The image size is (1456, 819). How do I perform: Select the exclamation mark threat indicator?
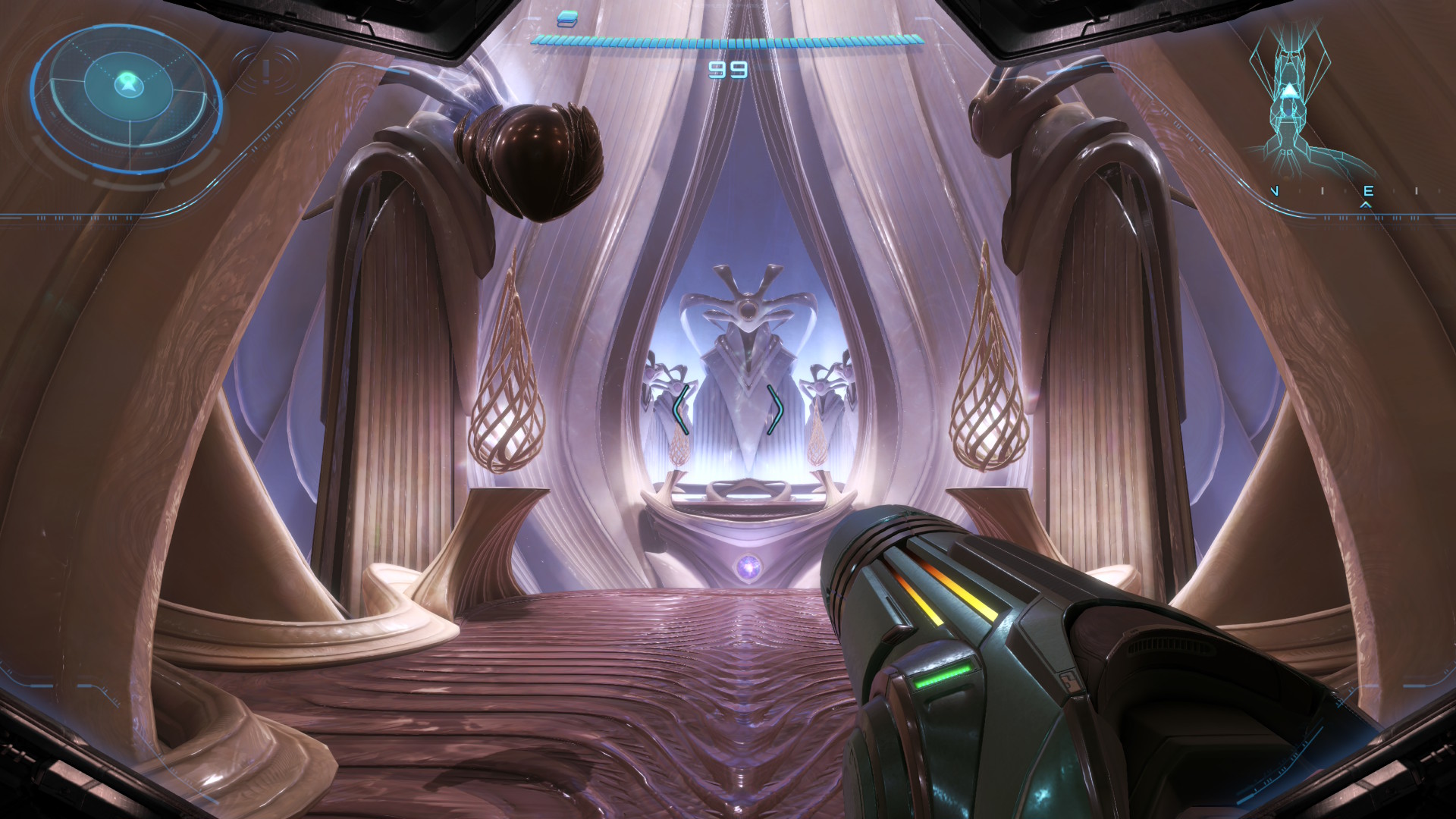click(265, 71)
